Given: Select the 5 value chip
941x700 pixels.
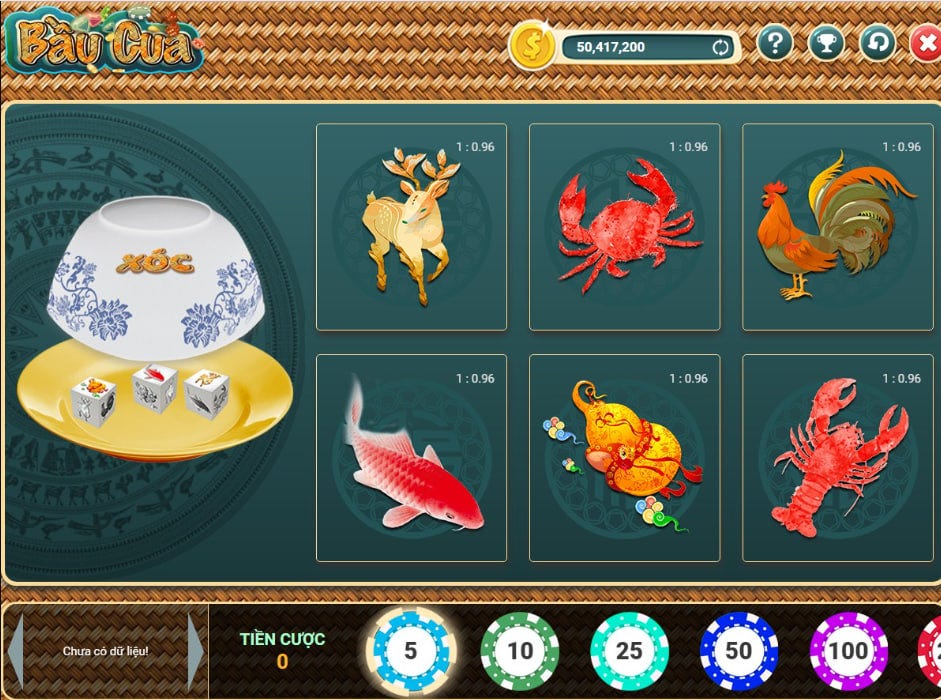Looking at the screenshot, I should coord(410,651).
